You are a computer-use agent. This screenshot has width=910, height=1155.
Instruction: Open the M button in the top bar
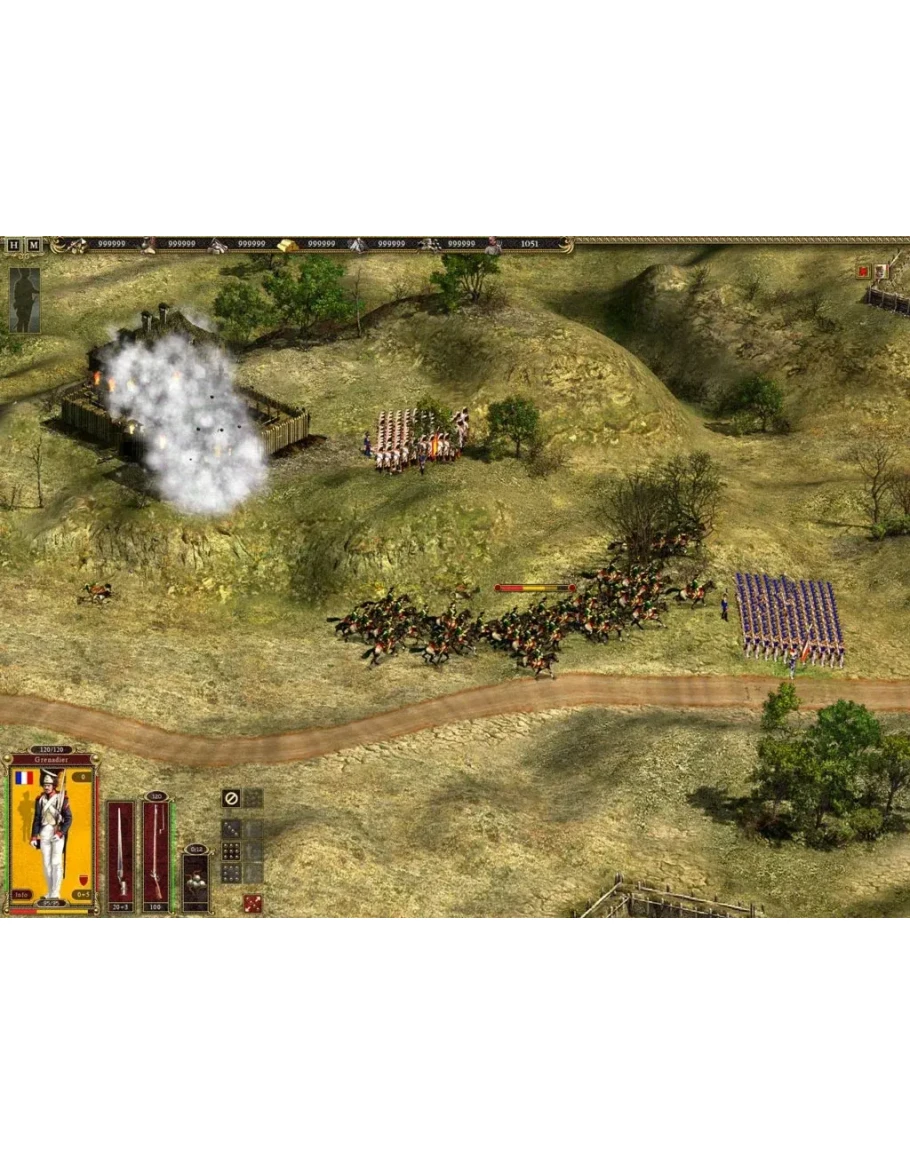pyautogui.click(x=34, y=245)
